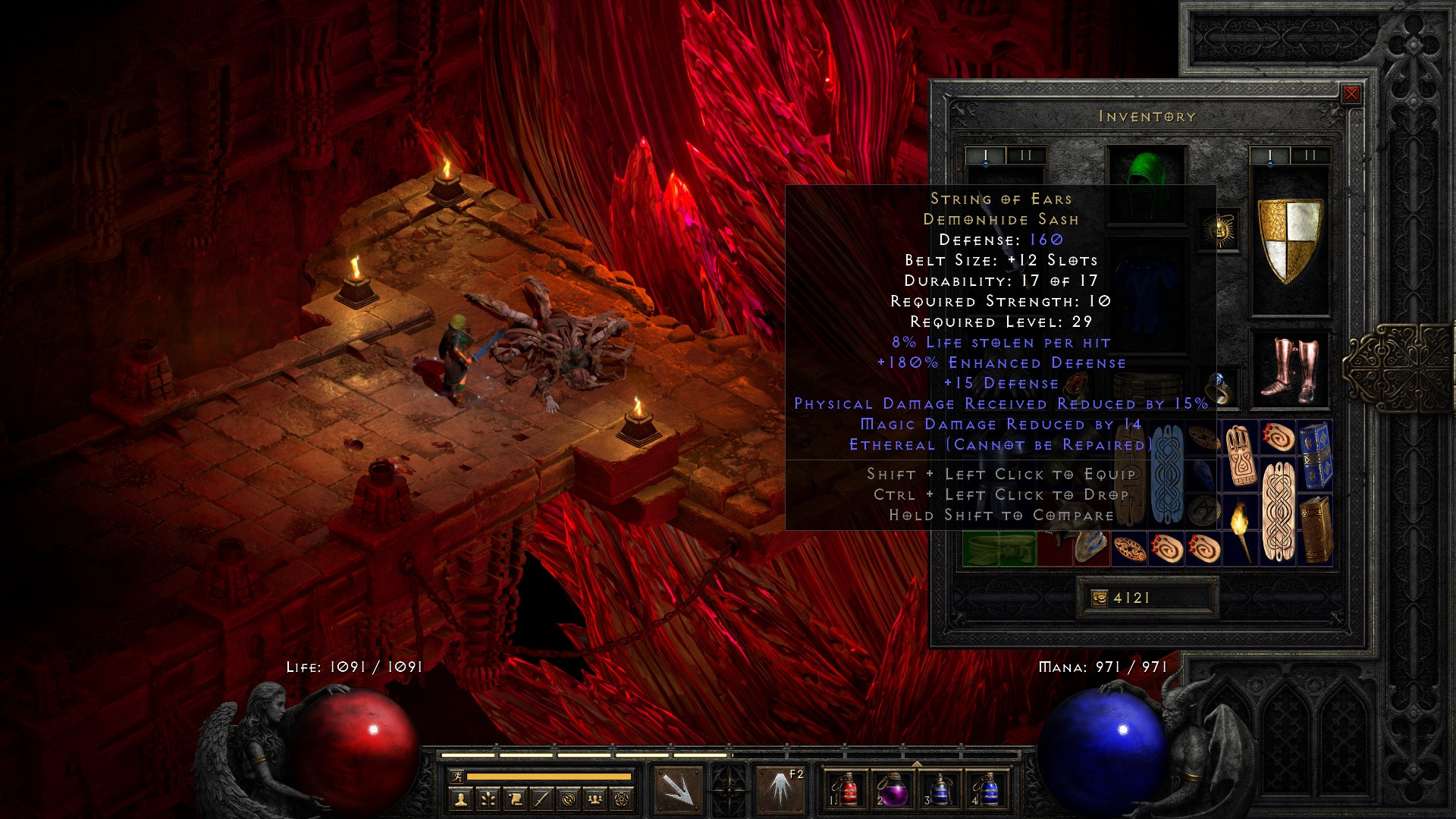The width and height of the screenshot is (1456, 819).
Task: Open the quest log scroll icon
Action: [x=515, y=799]
